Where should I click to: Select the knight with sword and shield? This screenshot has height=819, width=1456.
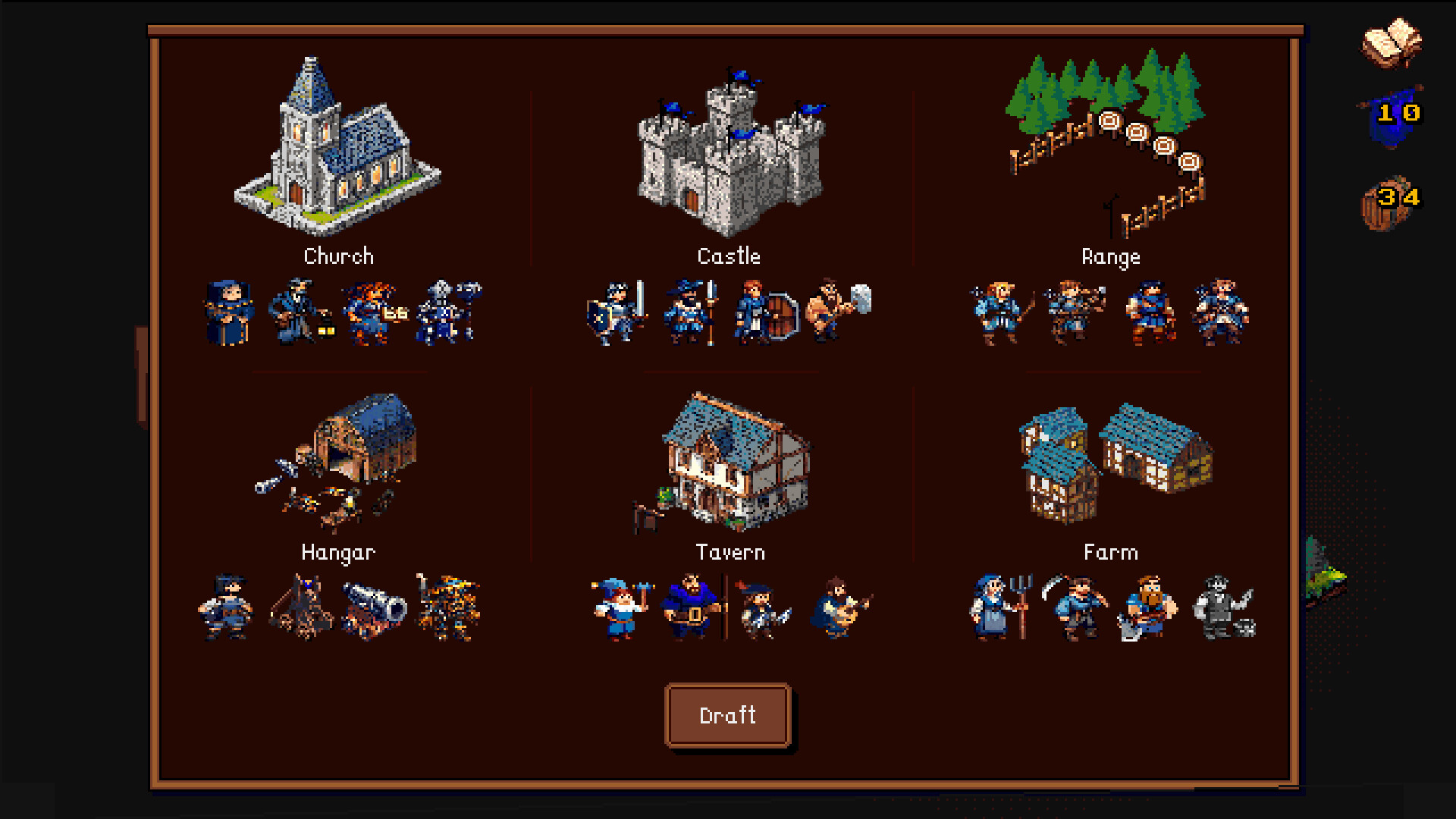pyautogui.click(x=616, y=311)
